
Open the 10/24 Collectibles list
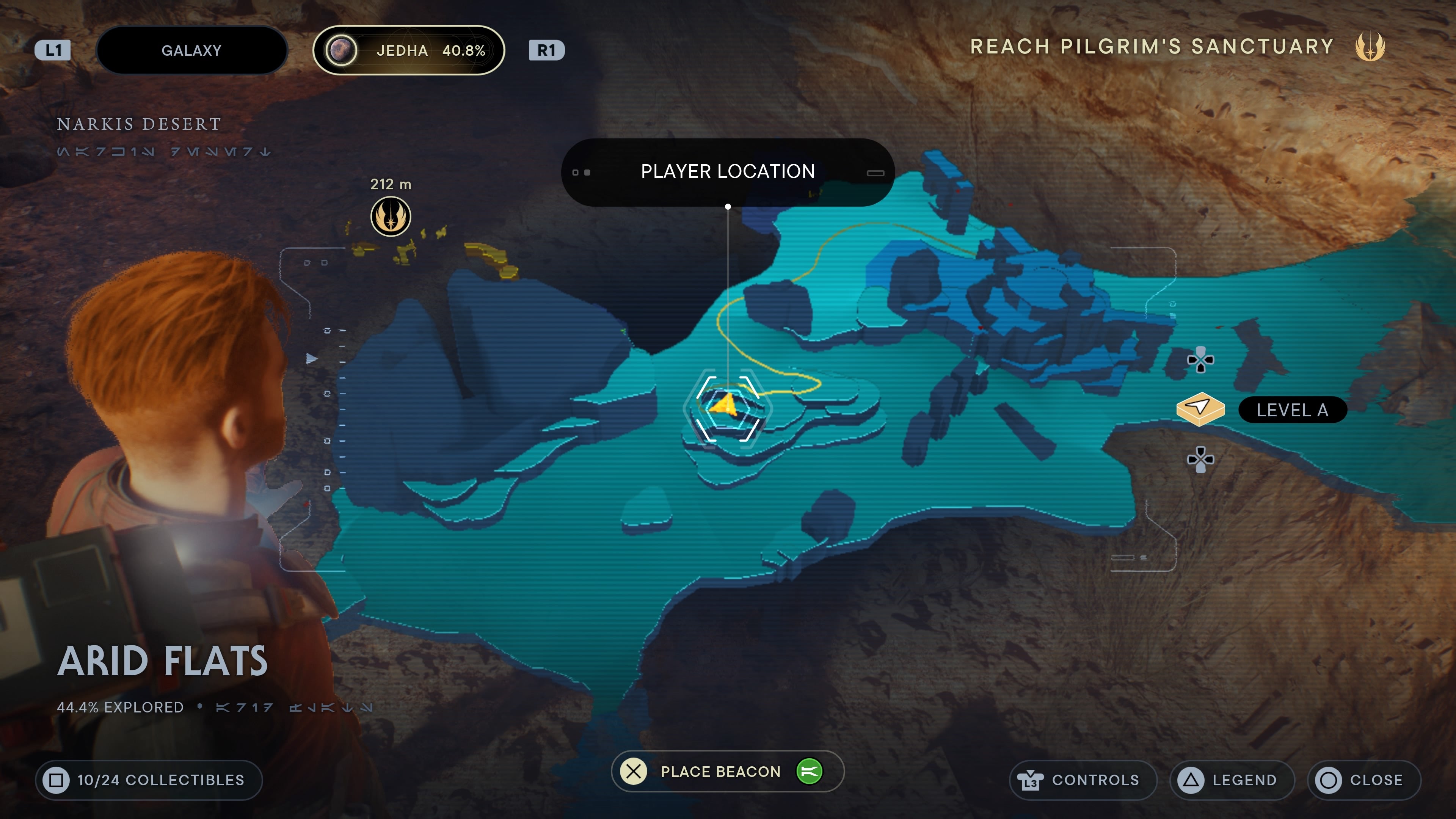(149, 780)
